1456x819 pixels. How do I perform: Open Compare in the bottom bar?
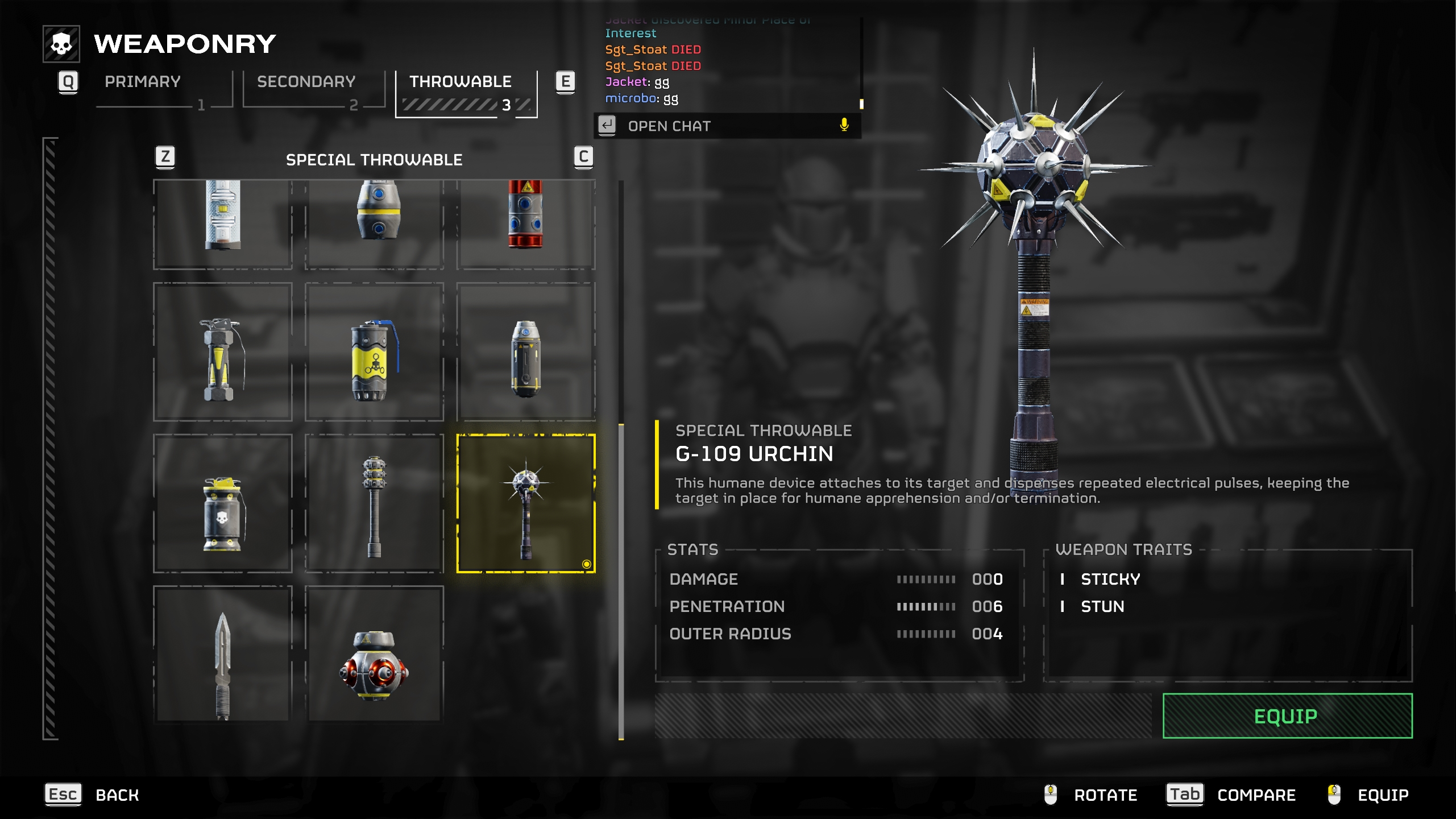point(1256,795)
